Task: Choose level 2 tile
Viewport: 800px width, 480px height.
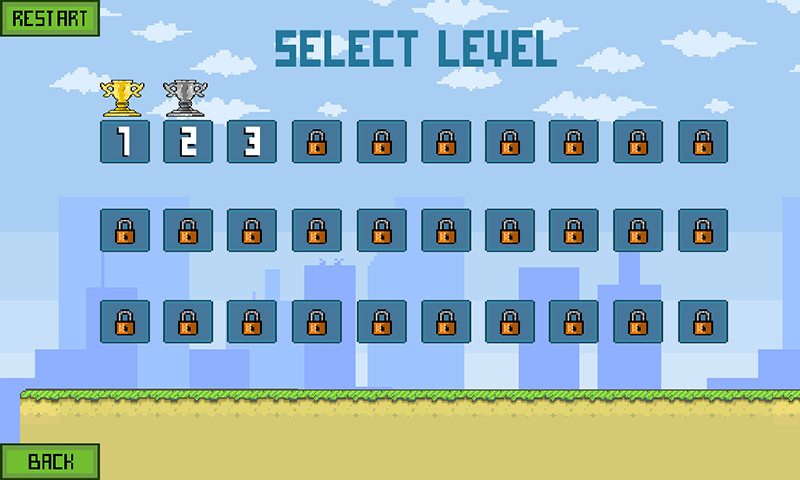Action: (x=188, y=142)
